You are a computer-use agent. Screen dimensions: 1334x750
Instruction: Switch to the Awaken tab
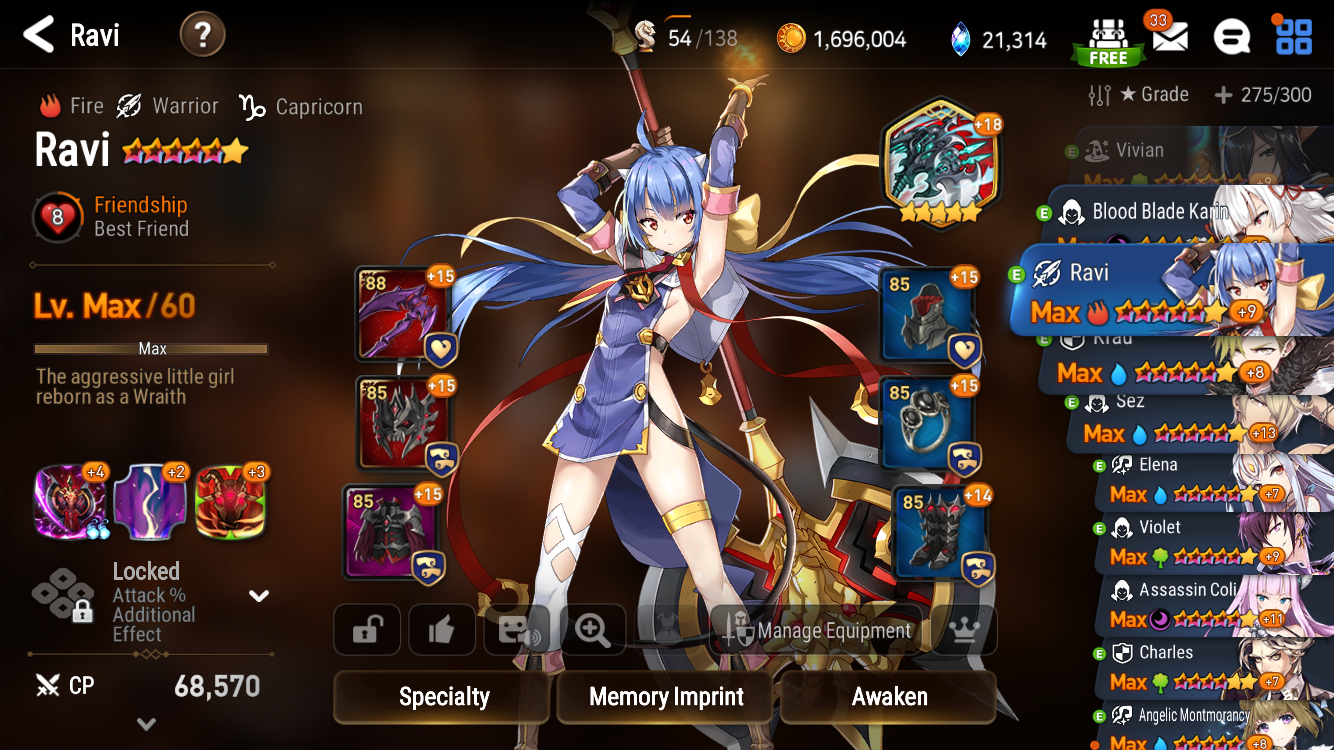coord(887,697)
